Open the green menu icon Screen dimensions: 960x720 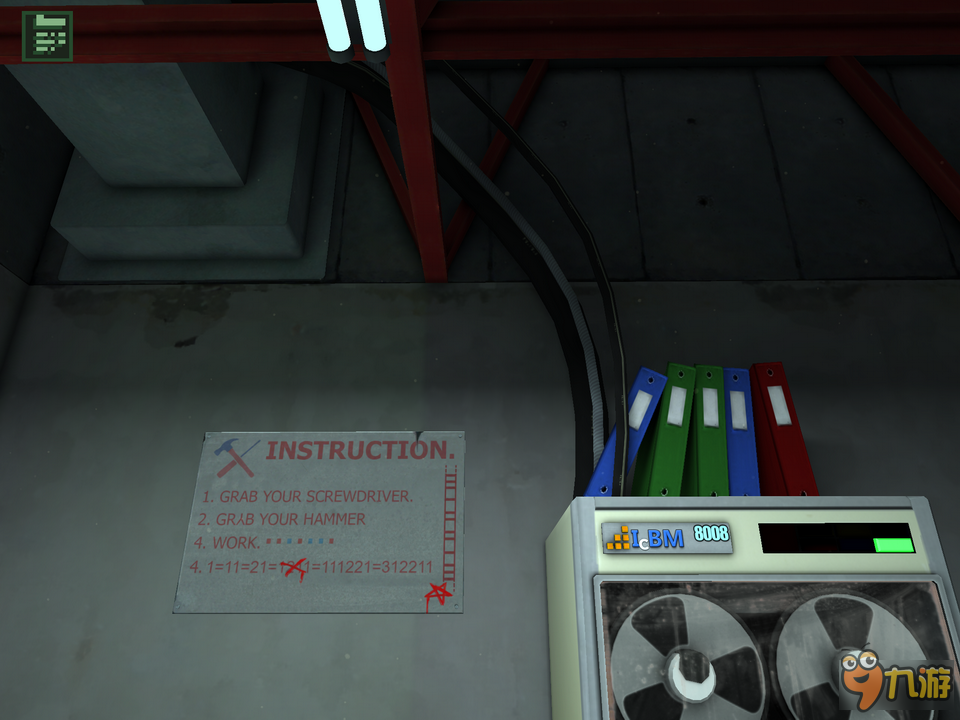(46, 37)
